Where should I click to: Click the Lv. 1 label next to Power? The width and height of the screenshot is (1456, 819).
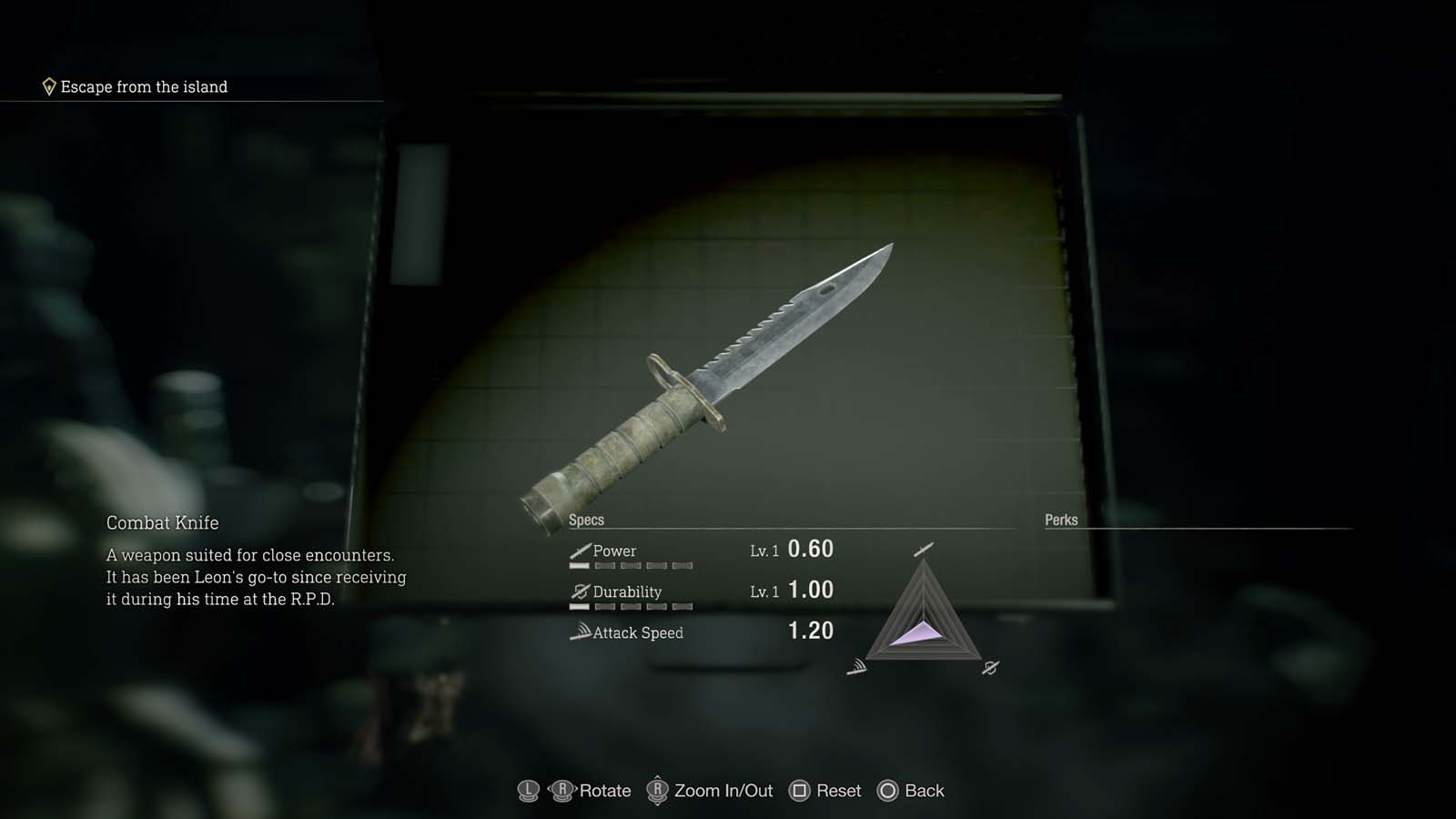(763, 551)
